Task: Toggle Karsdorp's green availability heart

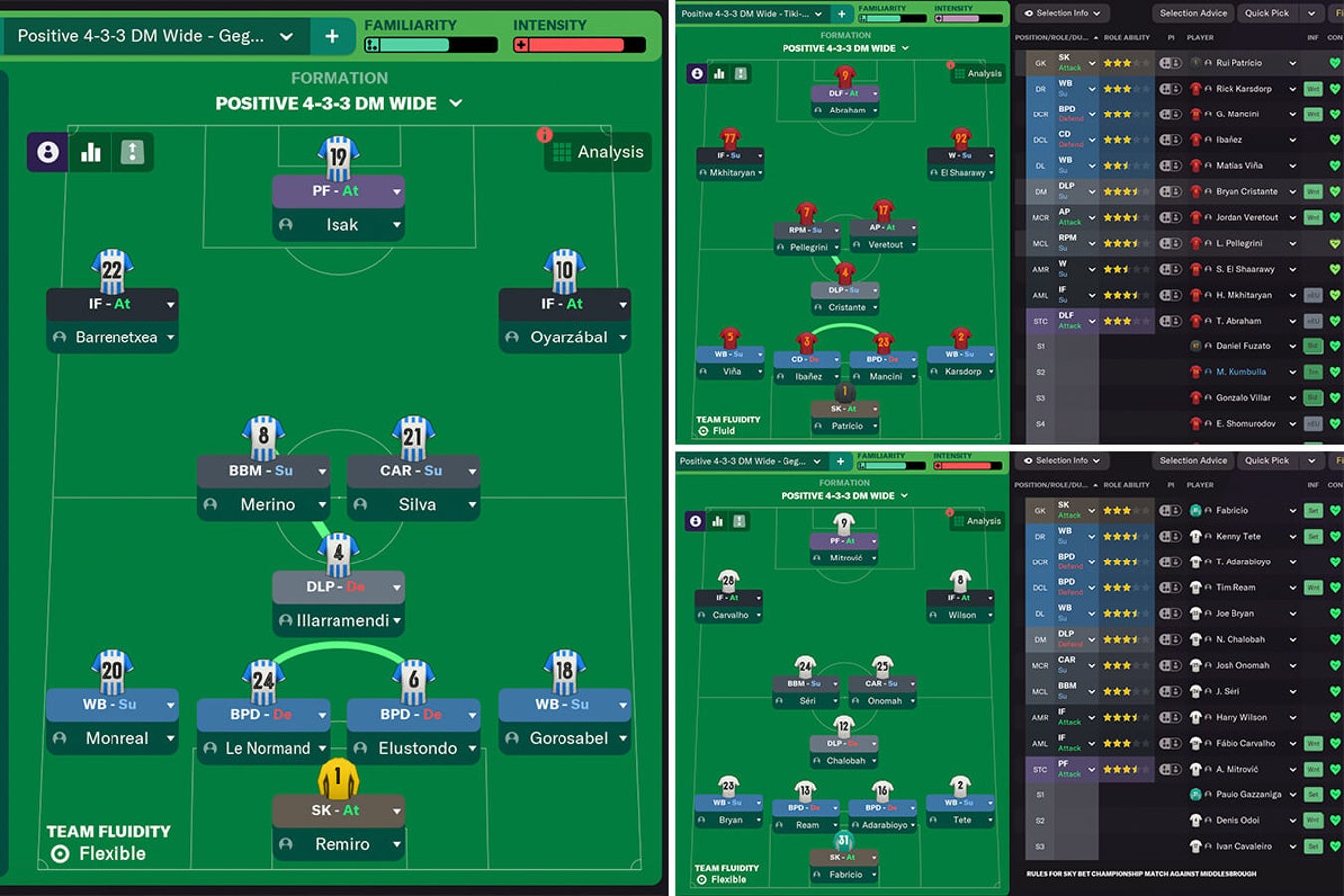Action: 1335,88
